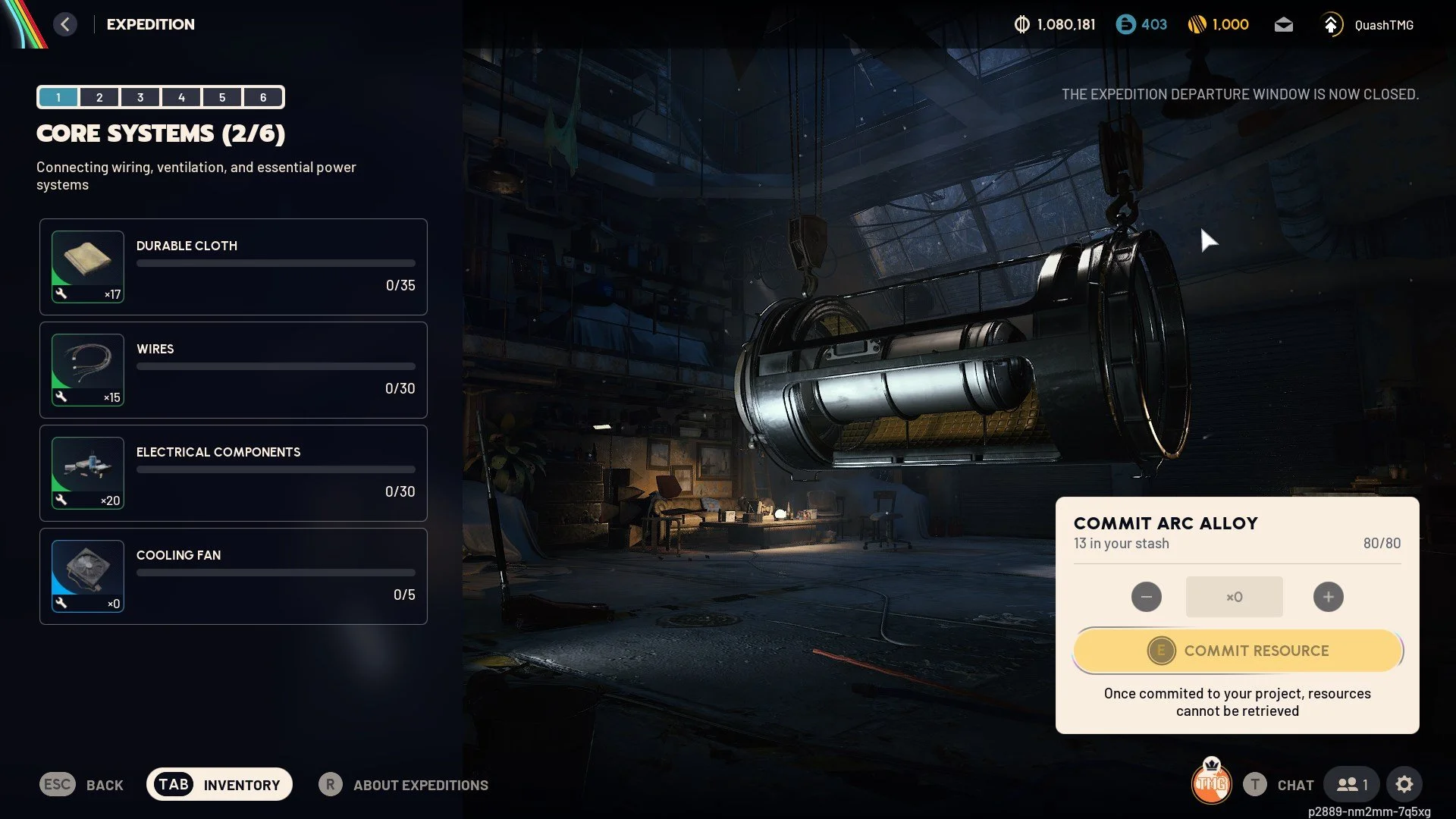The width and height of the screenshot is (1456, 819).
Task: Open the settings gear
Action: pos(1404,785)
